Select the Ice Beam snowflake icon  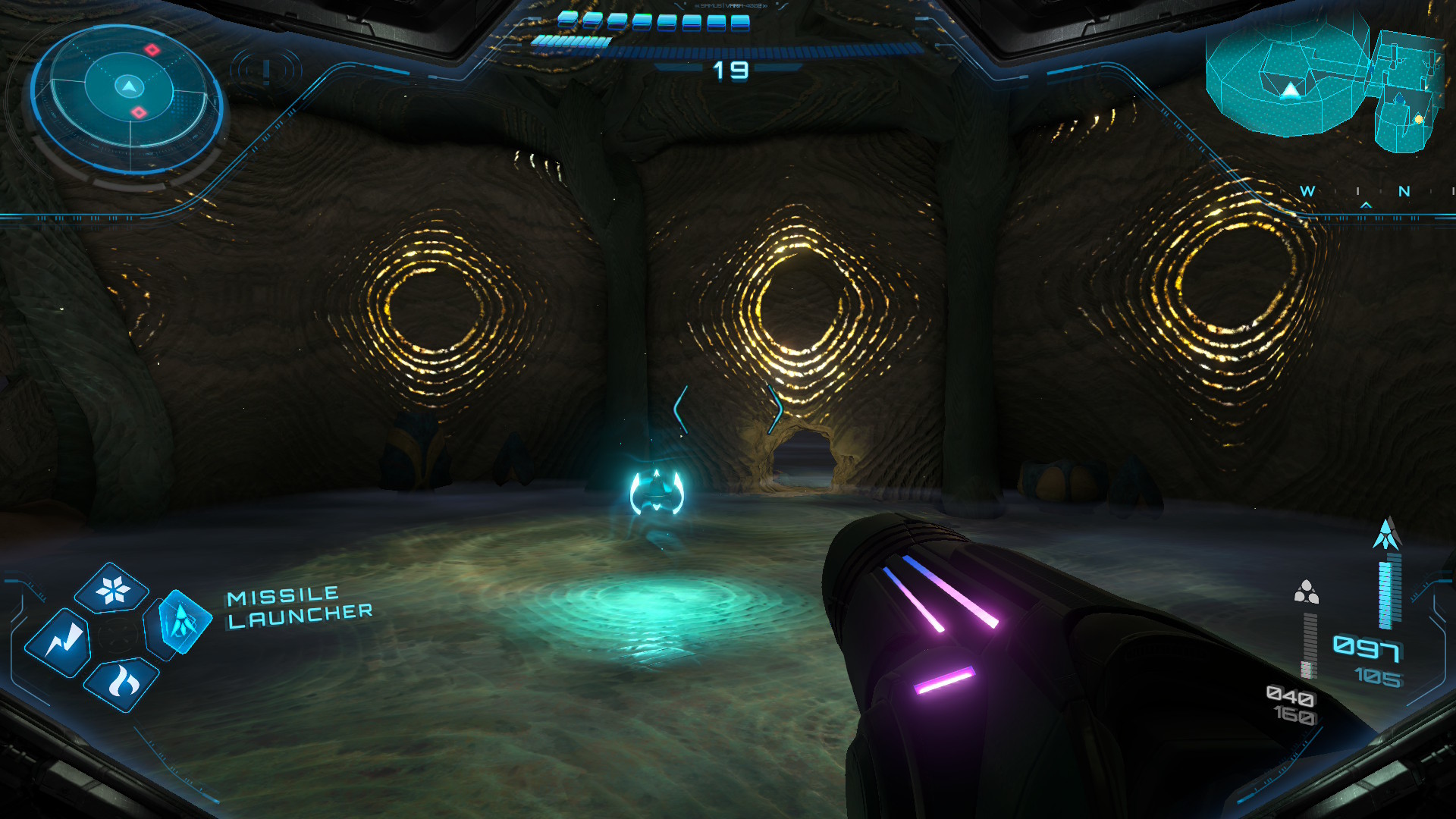[x=112, y=588]
